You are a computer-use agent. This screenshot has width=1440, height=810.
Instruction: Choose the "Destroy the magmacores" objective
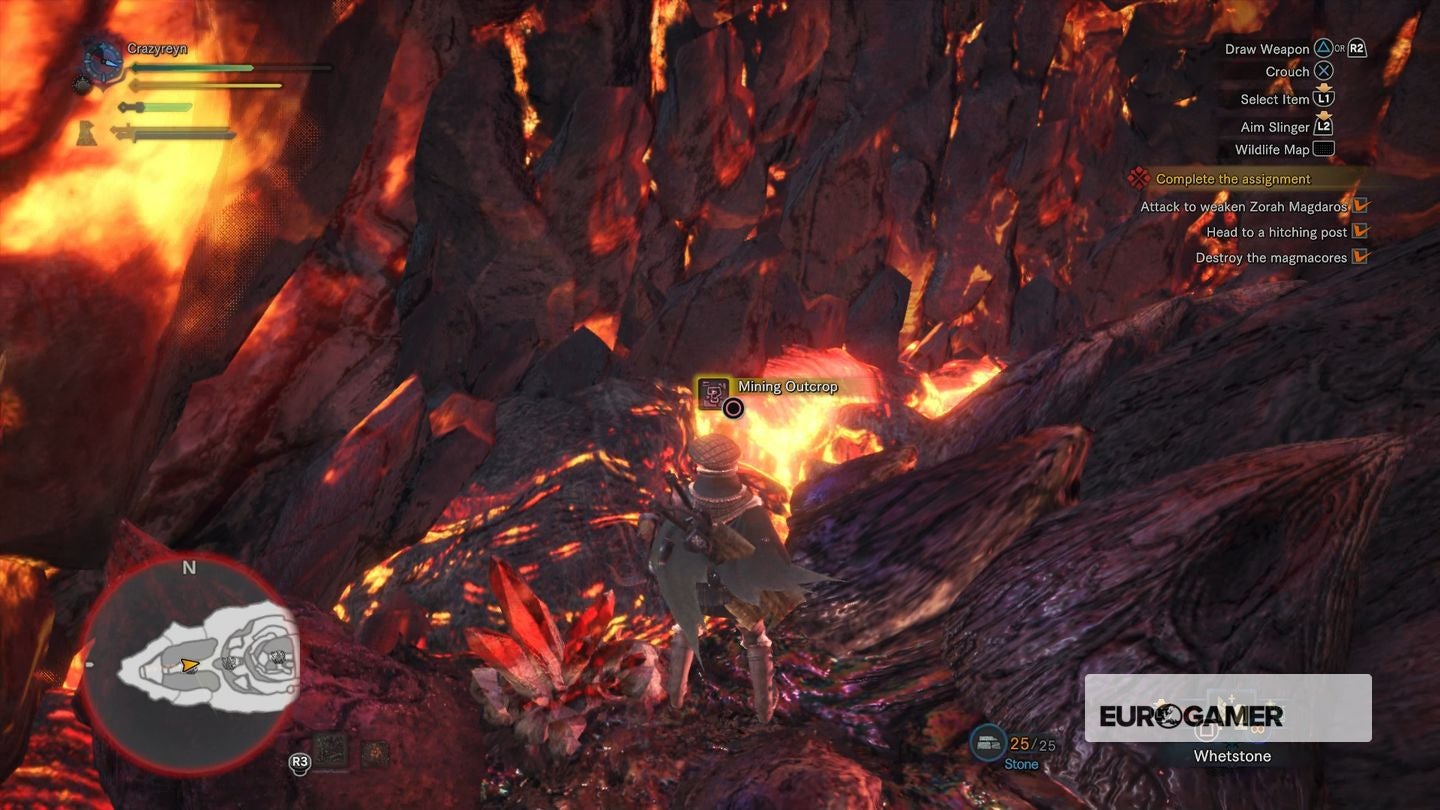click(1271, 257)
